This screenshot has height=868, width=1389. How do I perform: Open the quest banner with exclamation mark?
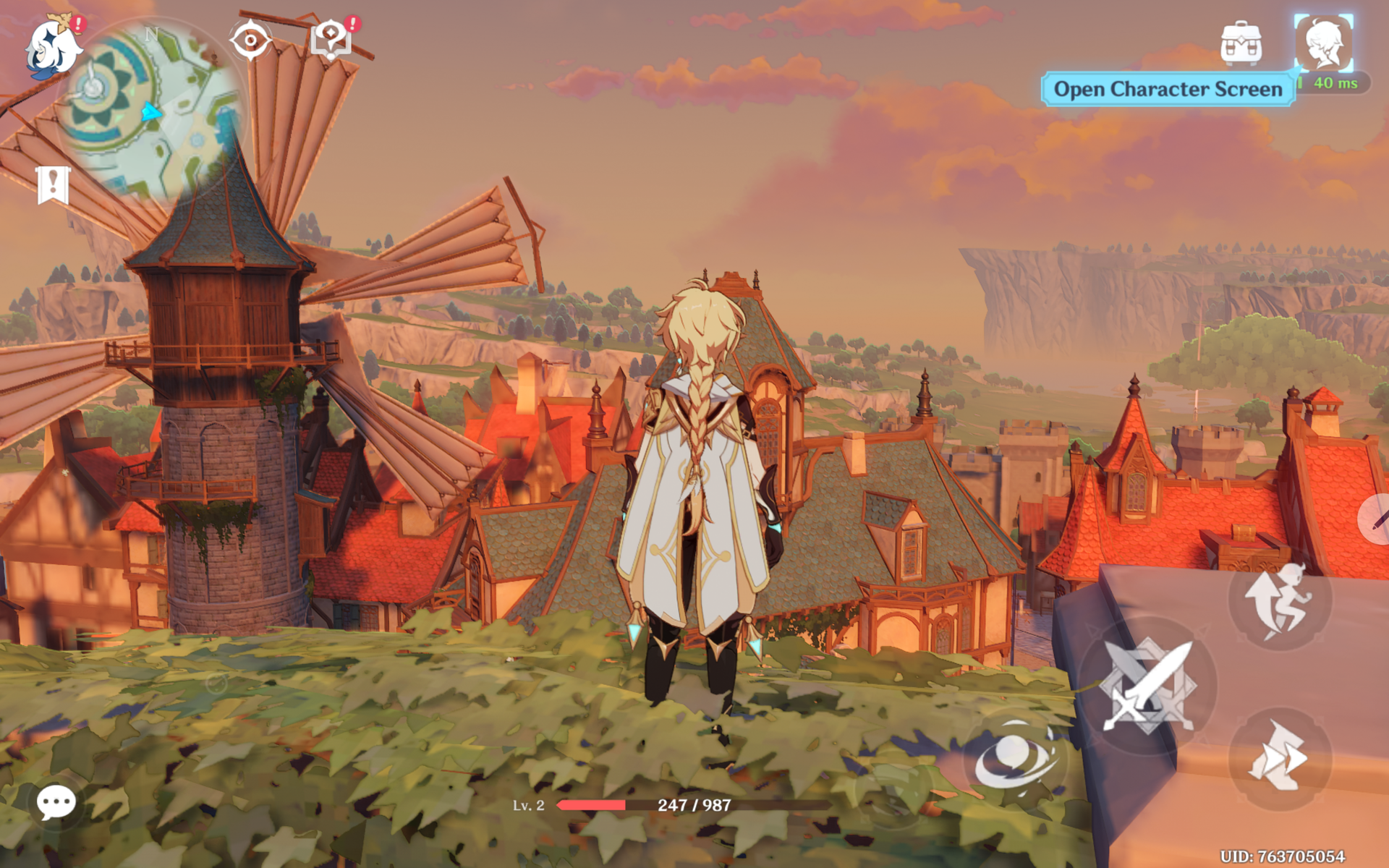(54, 184)
